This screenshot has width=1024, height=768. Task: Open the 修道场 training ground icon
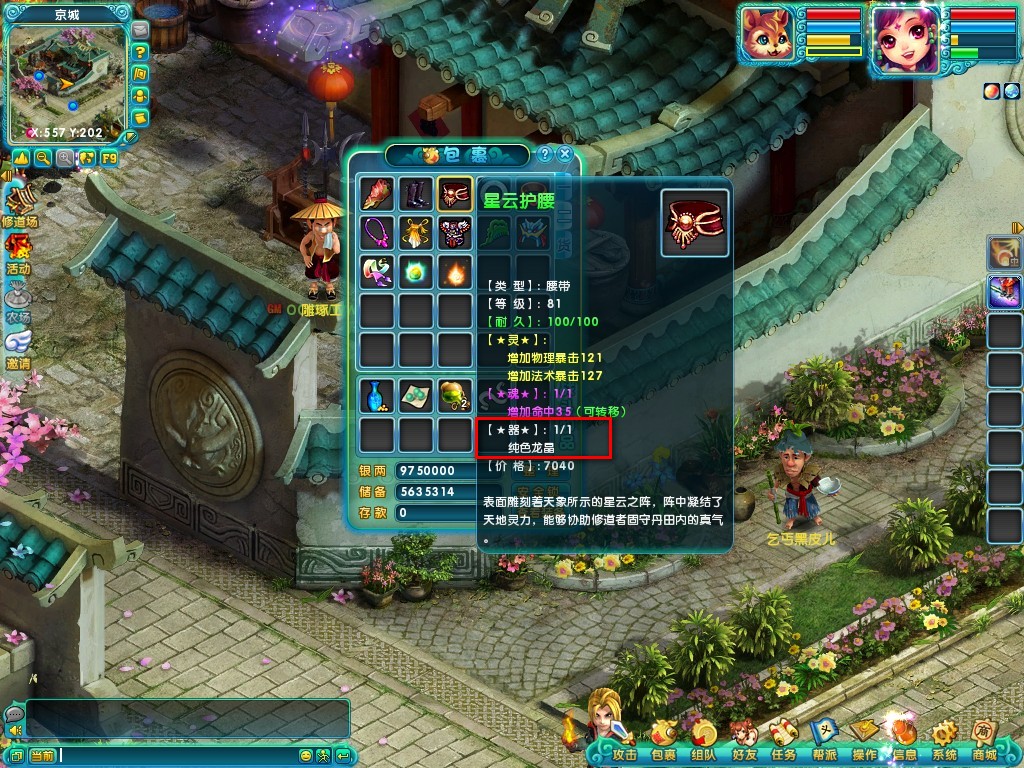pos(19,204)
